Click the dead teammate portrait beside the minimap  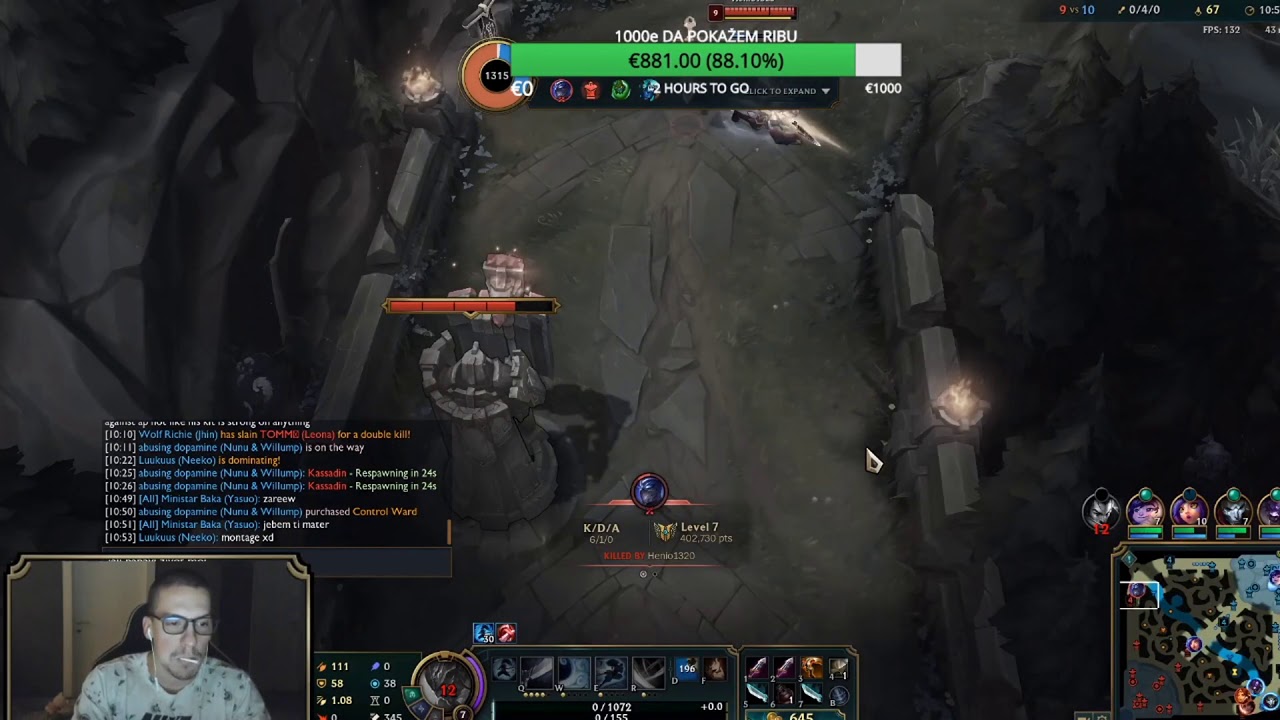click(x=1101, y=512)
